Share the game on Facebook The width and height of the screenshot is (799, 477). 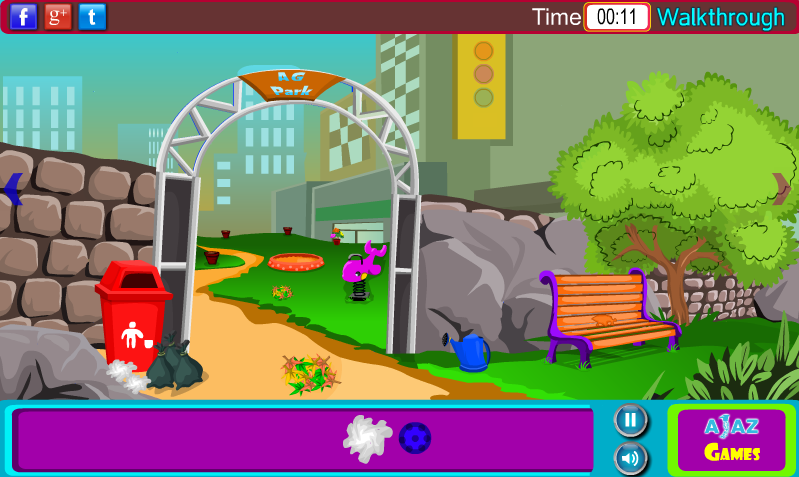coord(23,16)
